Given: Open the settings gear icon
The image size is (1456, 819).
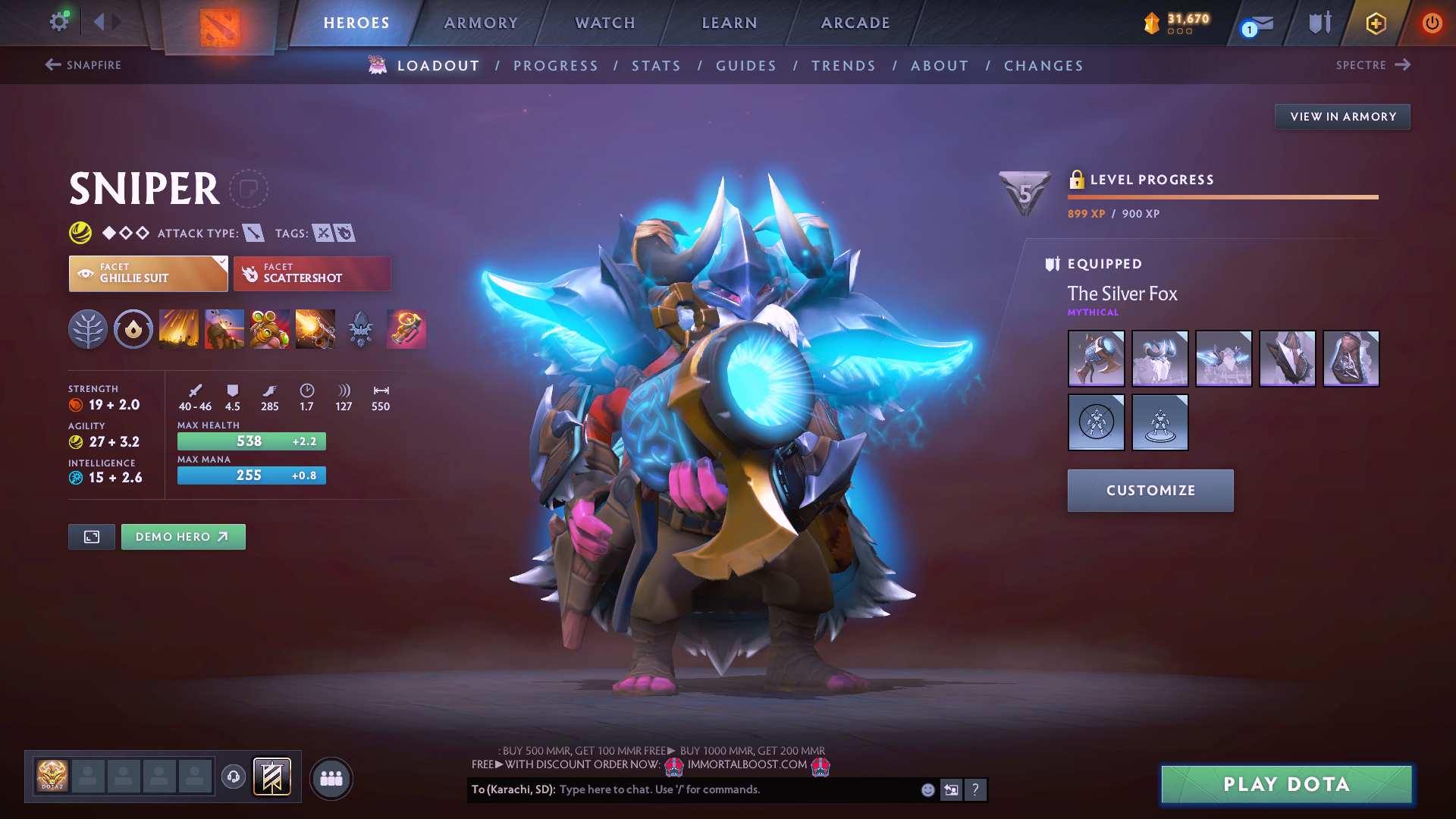Looking at the screenshot, I should 58,21.
